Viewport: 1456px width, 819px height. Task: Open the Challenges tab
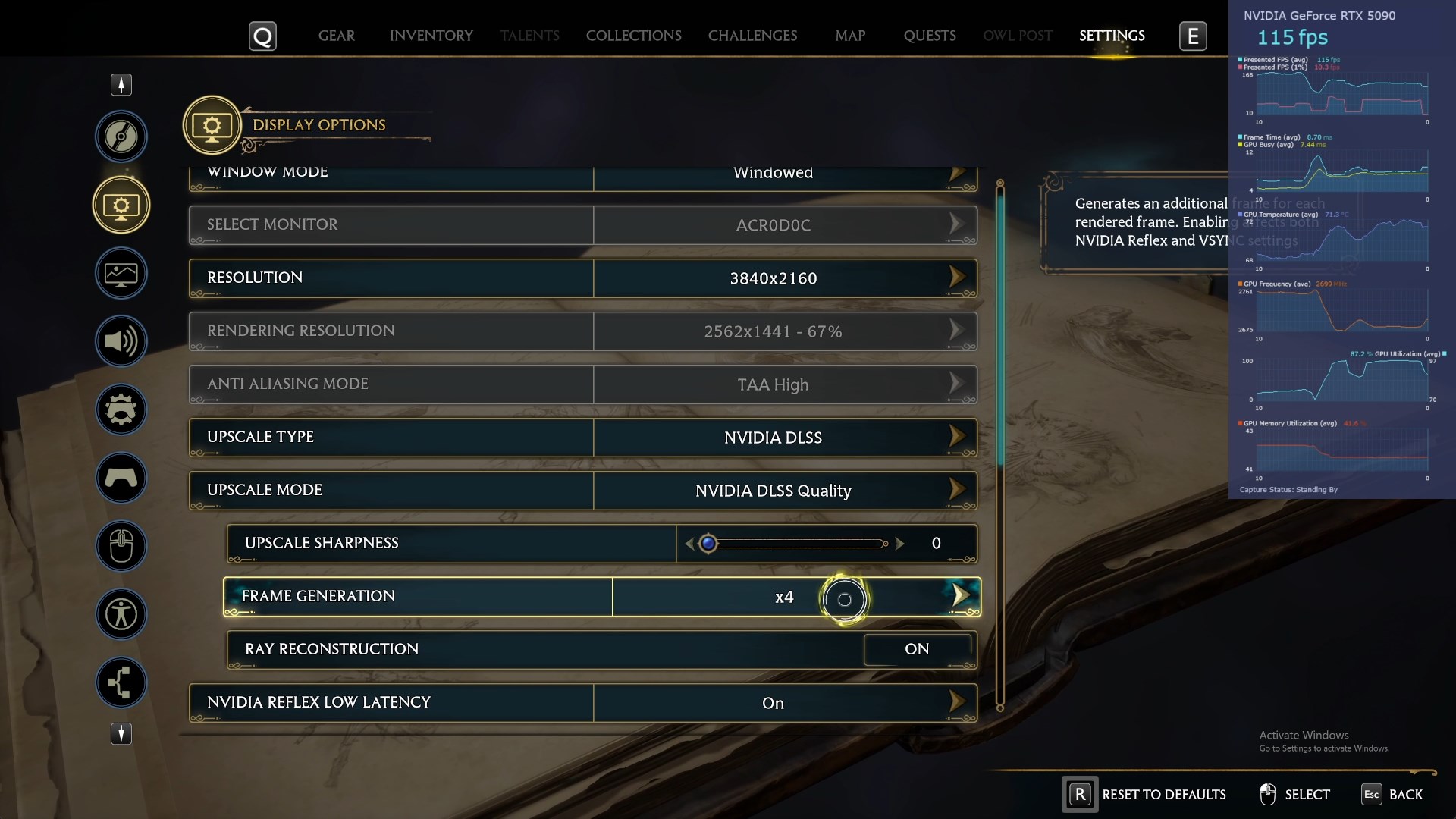pos(752,36)
